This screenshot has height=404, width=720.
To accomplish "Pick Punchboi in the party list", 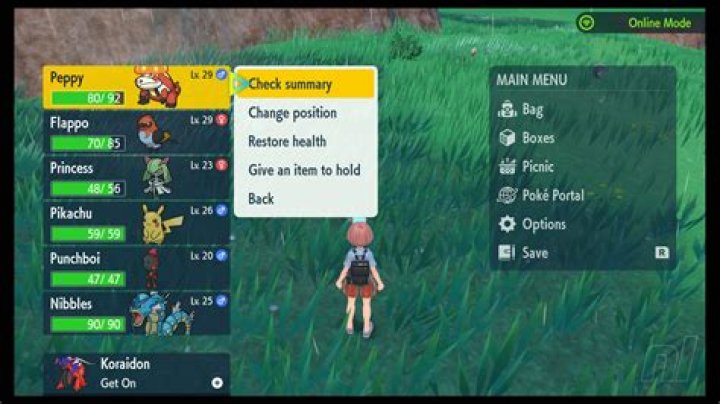I will pyautogui.click(x=137, y=267).
